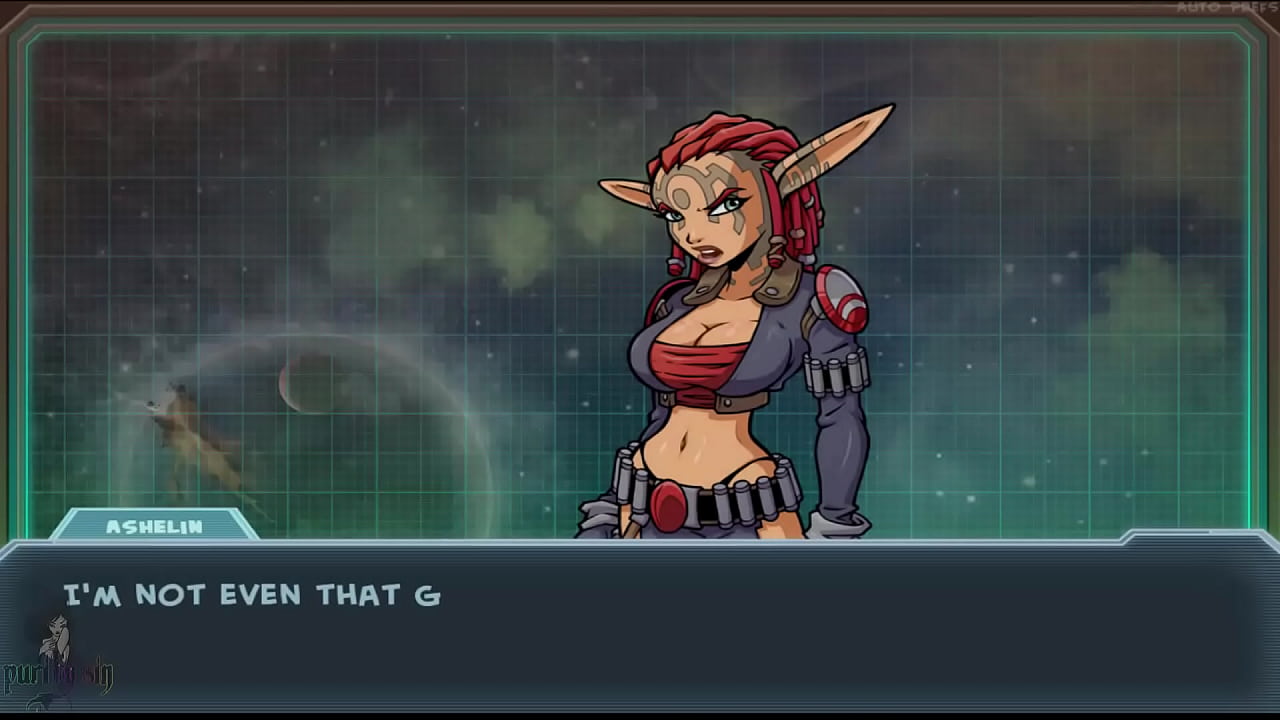The image size is (1280, 720).
Task: Advance the dialogue text box
Action: pyautogui.click(x=640, y=628)
